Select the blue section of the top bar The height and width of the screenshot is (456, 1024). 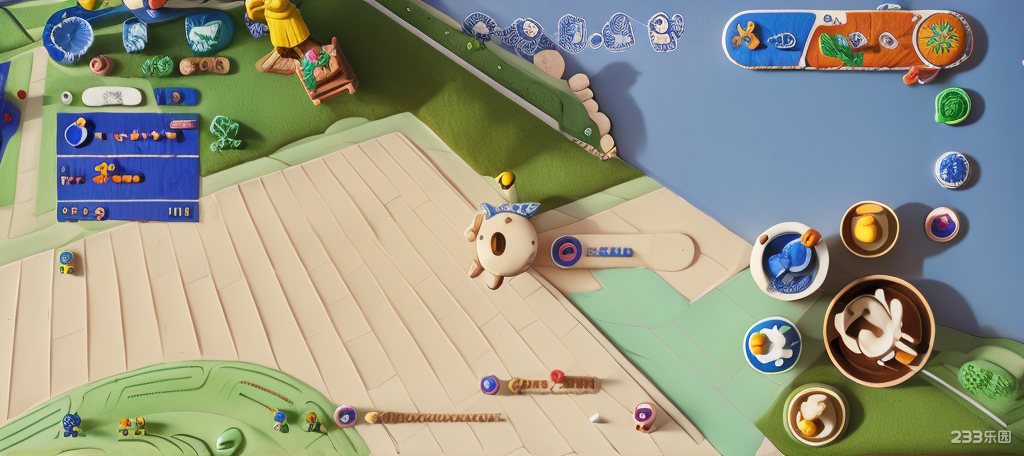coord(770,40)
